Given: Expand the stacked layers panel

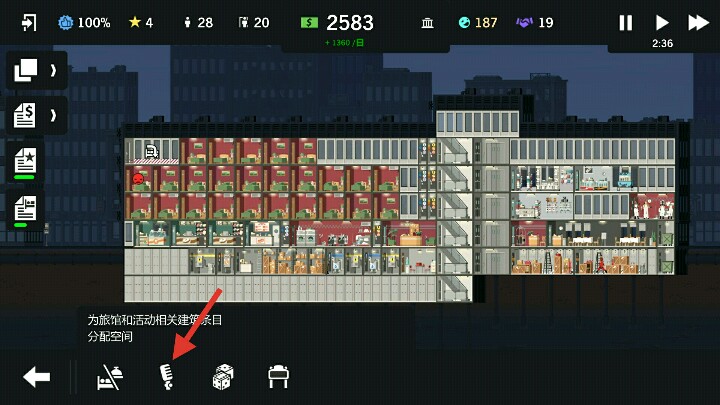Looking at the screenshot, I should pos(35,70).
